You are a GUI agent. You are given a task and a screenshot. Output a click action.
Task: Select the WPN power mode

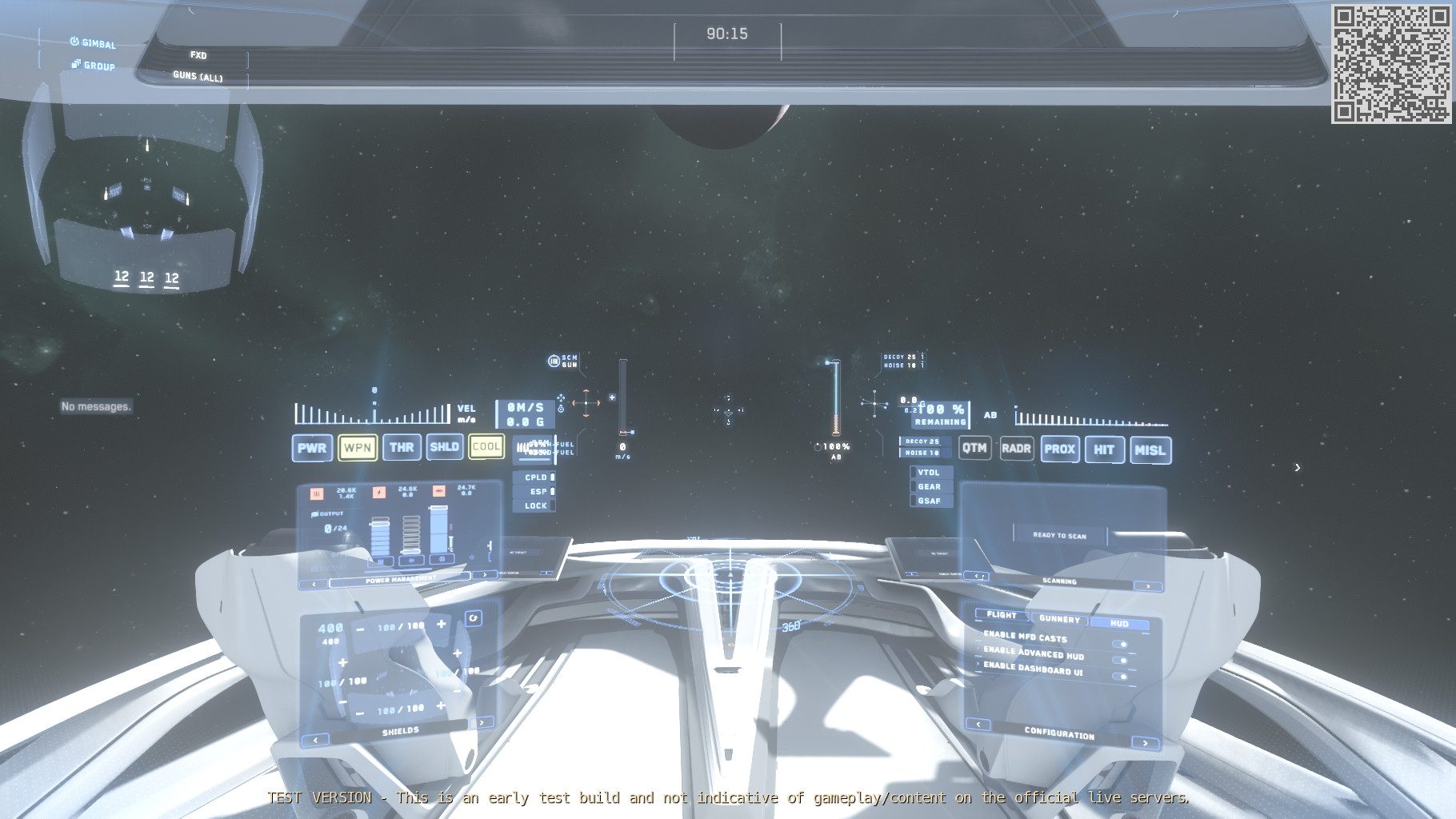[x=358, y=448]
